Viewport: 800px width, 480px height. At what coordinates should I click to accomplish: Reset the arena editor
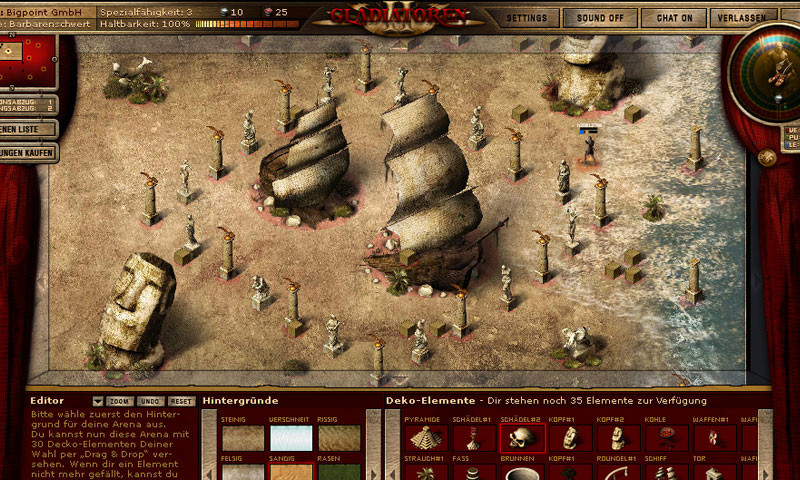coord(181,401)
